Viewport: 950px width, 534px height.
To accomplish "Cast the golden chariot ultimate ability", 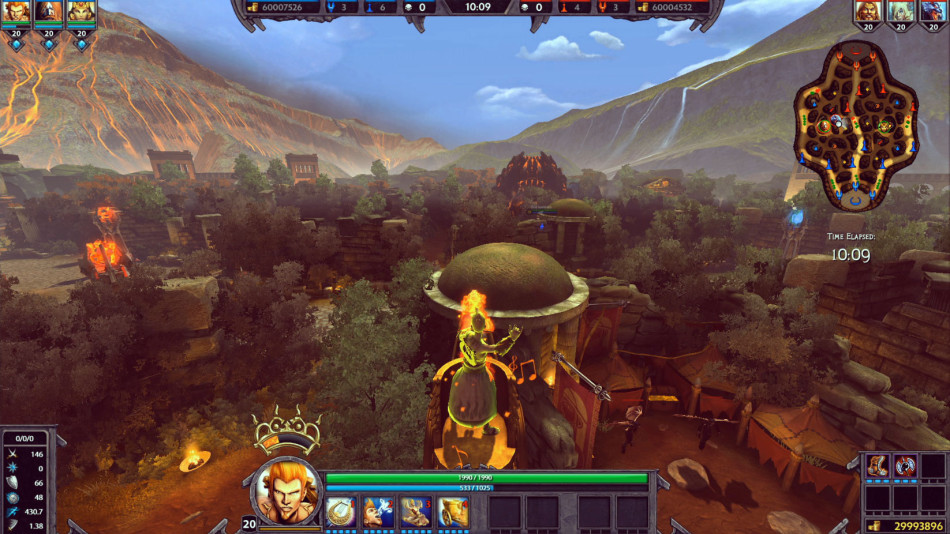I will 452,512.
